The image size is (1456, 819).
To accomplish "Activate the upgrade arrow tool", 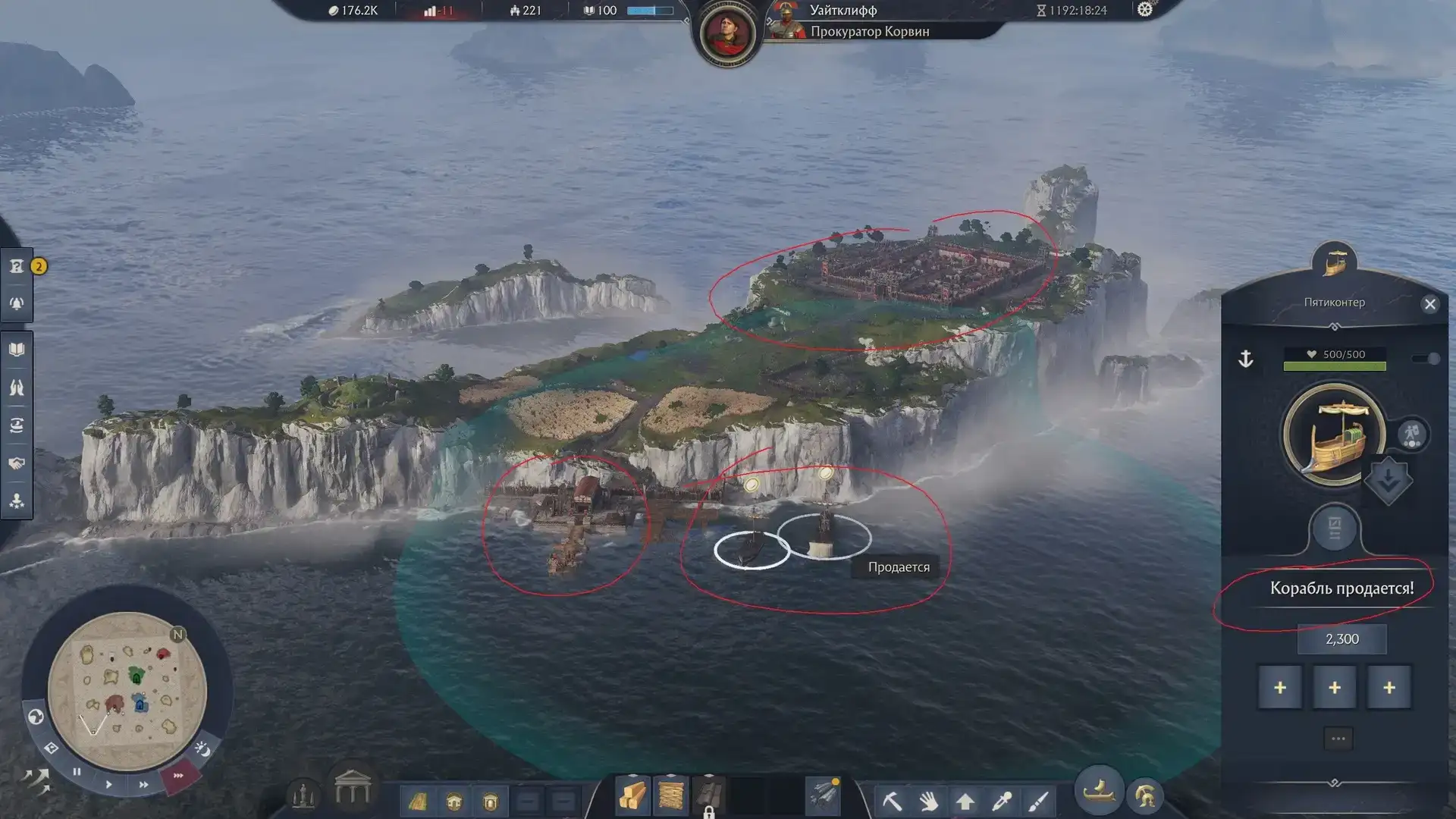I will coord(965,801).
